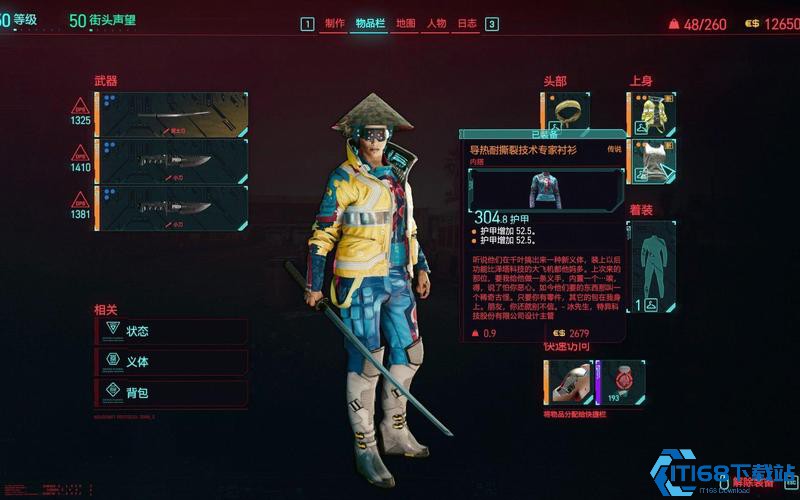Select the red grenade quick access slot

(x=621, y=382)
